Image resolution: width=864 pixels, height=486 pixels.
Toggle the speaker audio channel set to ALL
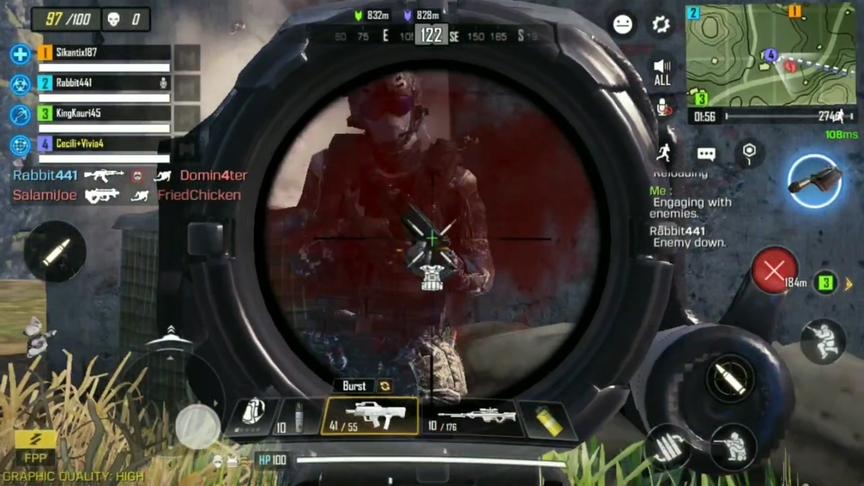coord(662,72)
